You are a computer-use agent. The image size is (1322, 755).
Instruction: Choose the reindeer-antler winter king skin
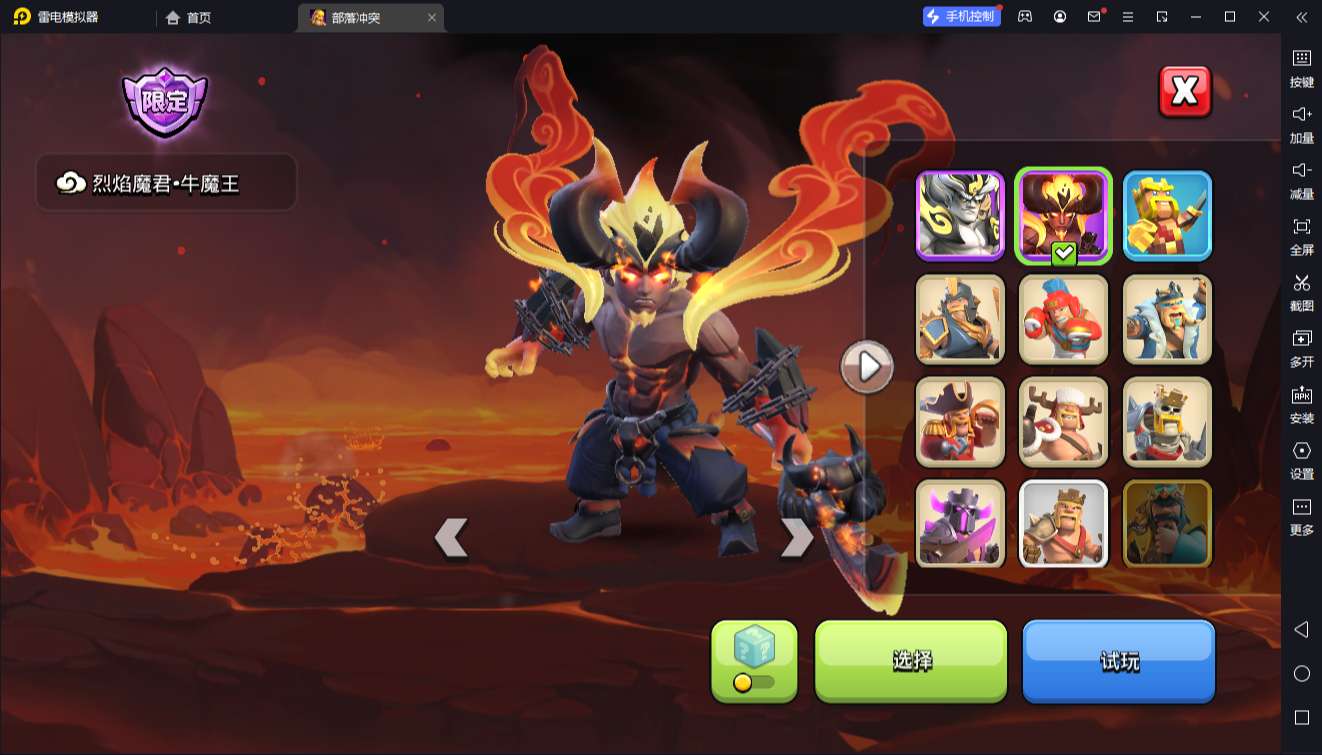pyautogui.click(x=1063, y=422)
